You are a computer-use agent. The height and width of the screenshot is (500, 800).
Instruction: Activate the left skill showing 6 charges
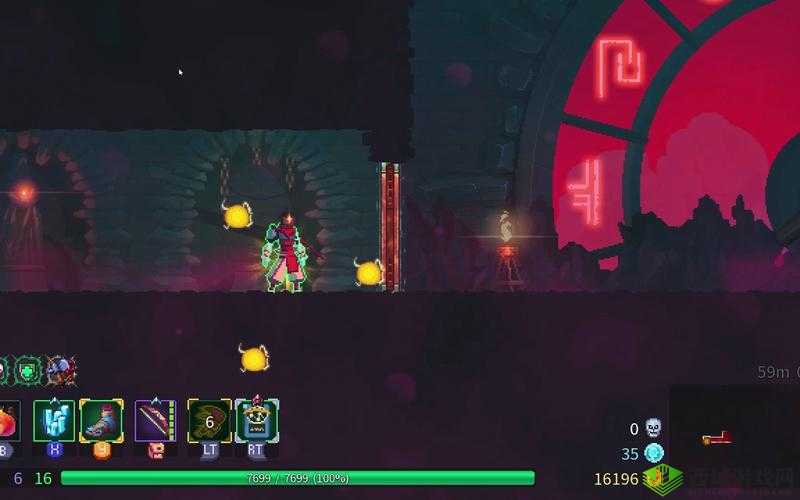pos(209,420)
